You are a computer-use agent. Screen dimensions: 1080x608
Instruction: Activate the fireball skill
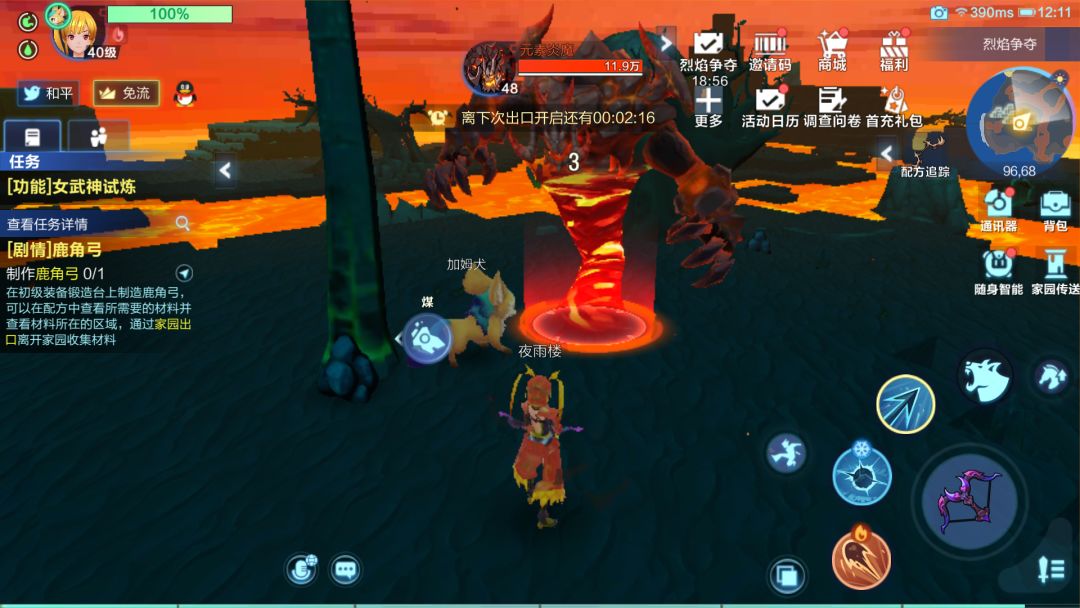pyautogui.click(x=861, y=558)
